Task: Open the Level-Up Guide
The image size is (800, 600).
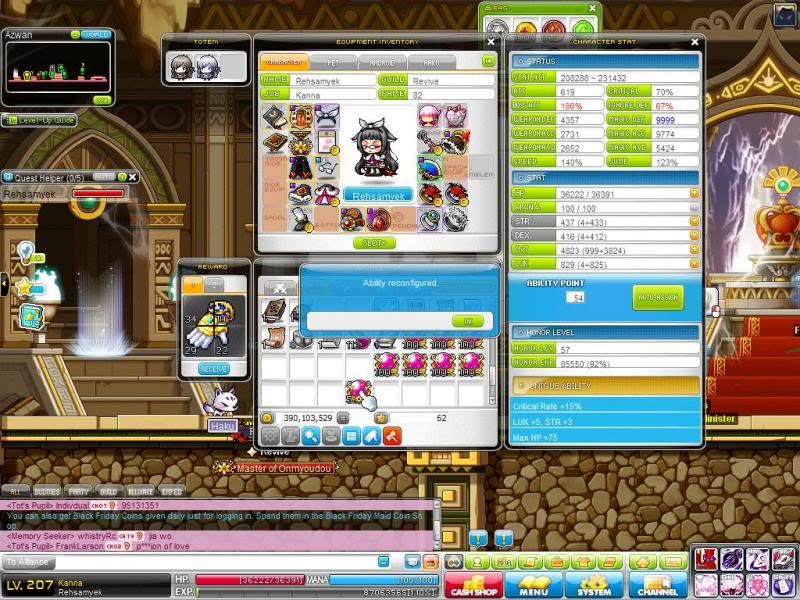Action: pos(40,120)
